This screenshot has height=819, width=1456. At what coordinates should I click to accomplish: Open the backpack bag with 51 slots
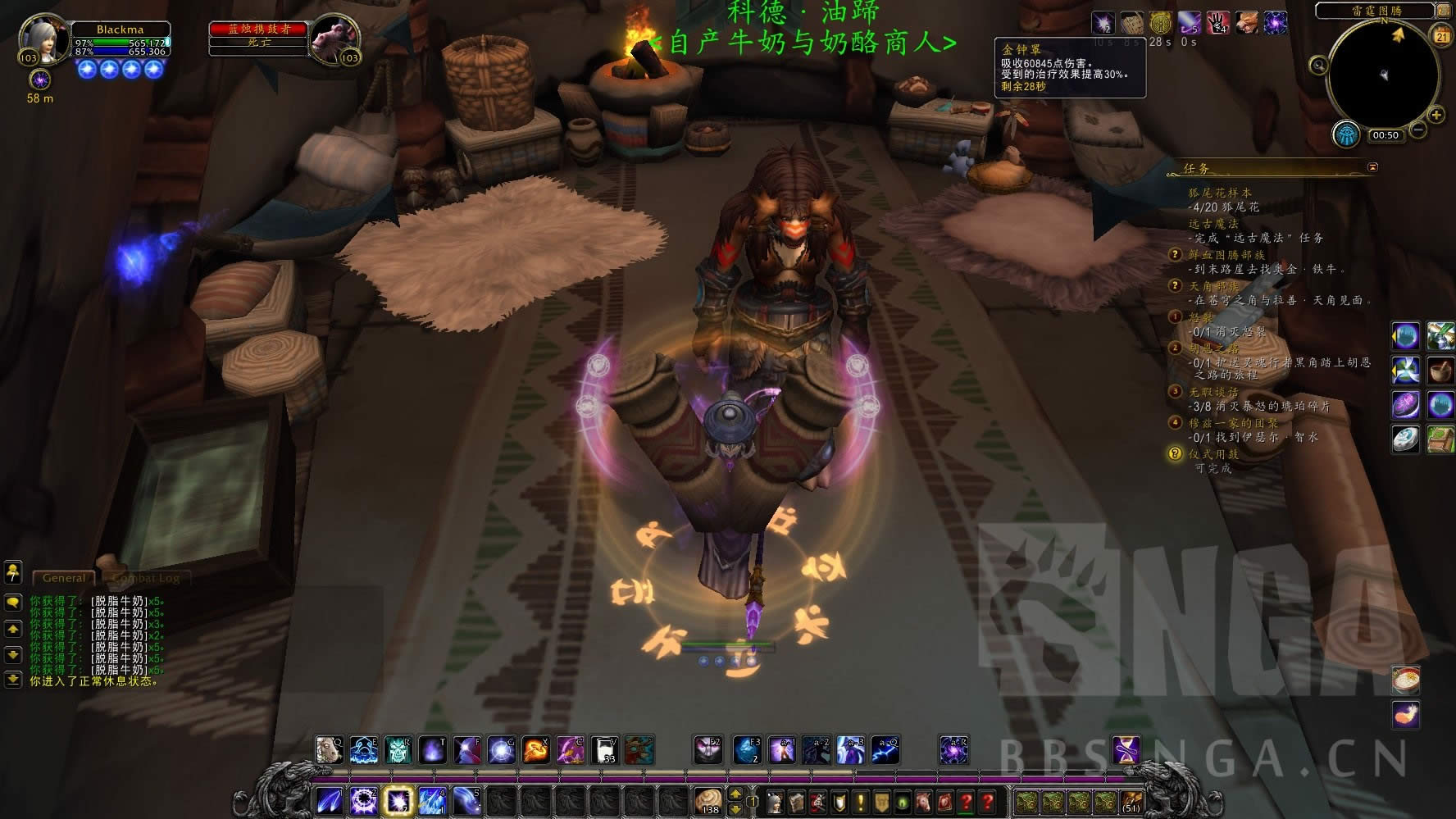click(1132, 801)
